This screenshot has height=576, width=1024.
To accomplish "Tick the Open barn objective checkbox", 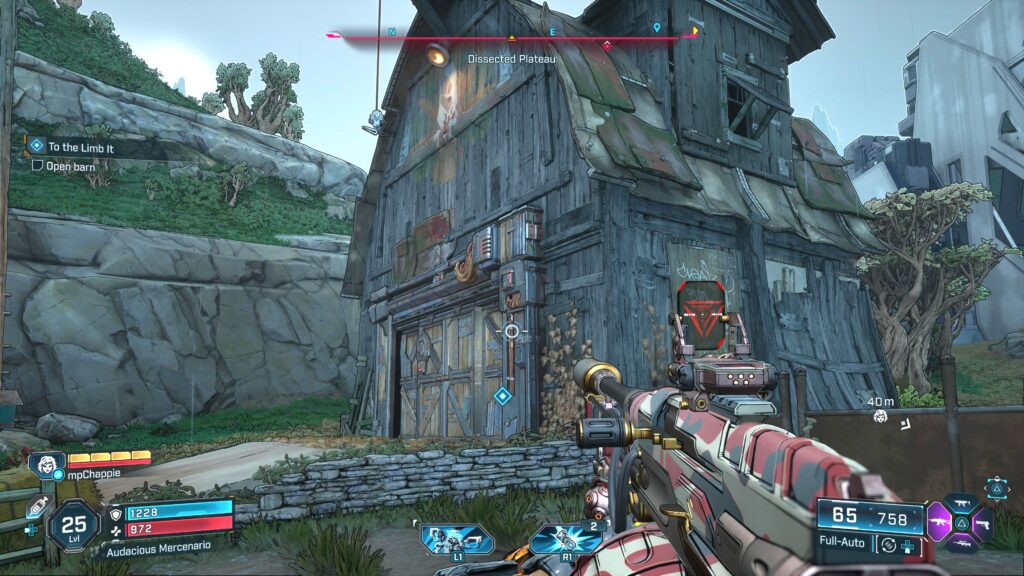I will pyautogui.click(x=38, y=165).
